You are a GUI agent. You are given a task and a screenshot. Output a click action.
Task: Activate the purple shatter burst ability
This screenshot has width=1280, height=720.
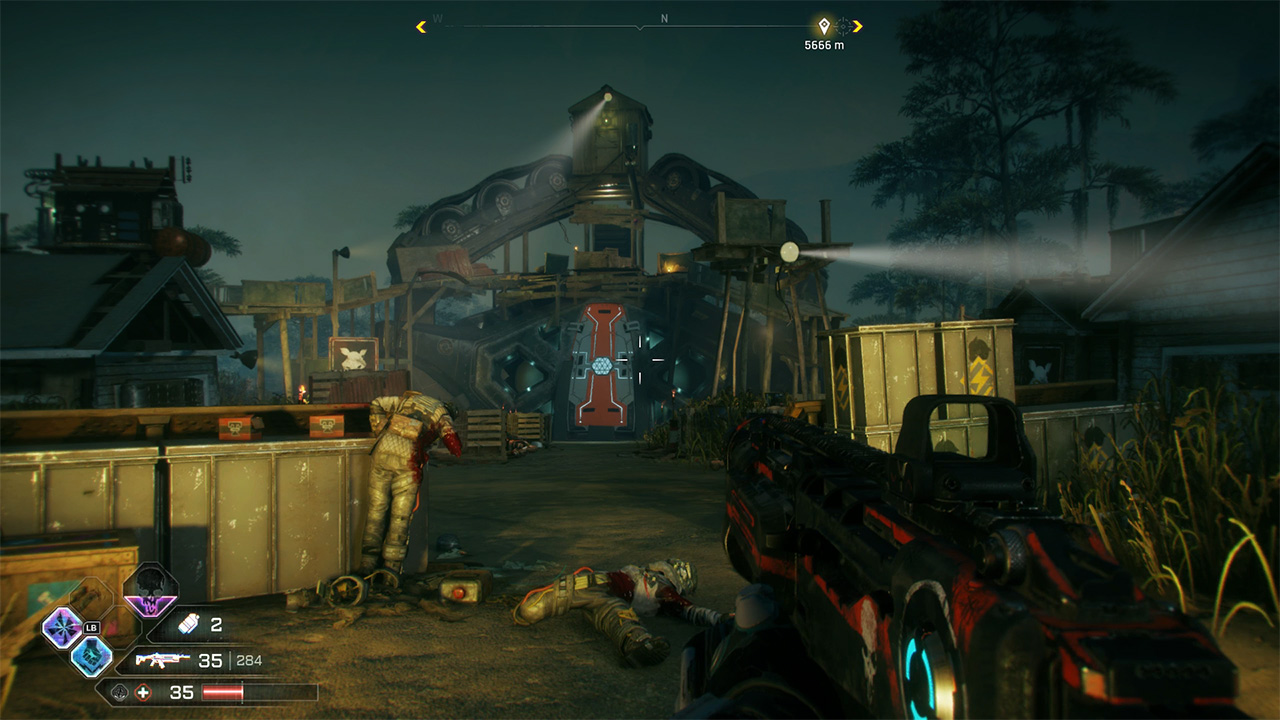61,629
